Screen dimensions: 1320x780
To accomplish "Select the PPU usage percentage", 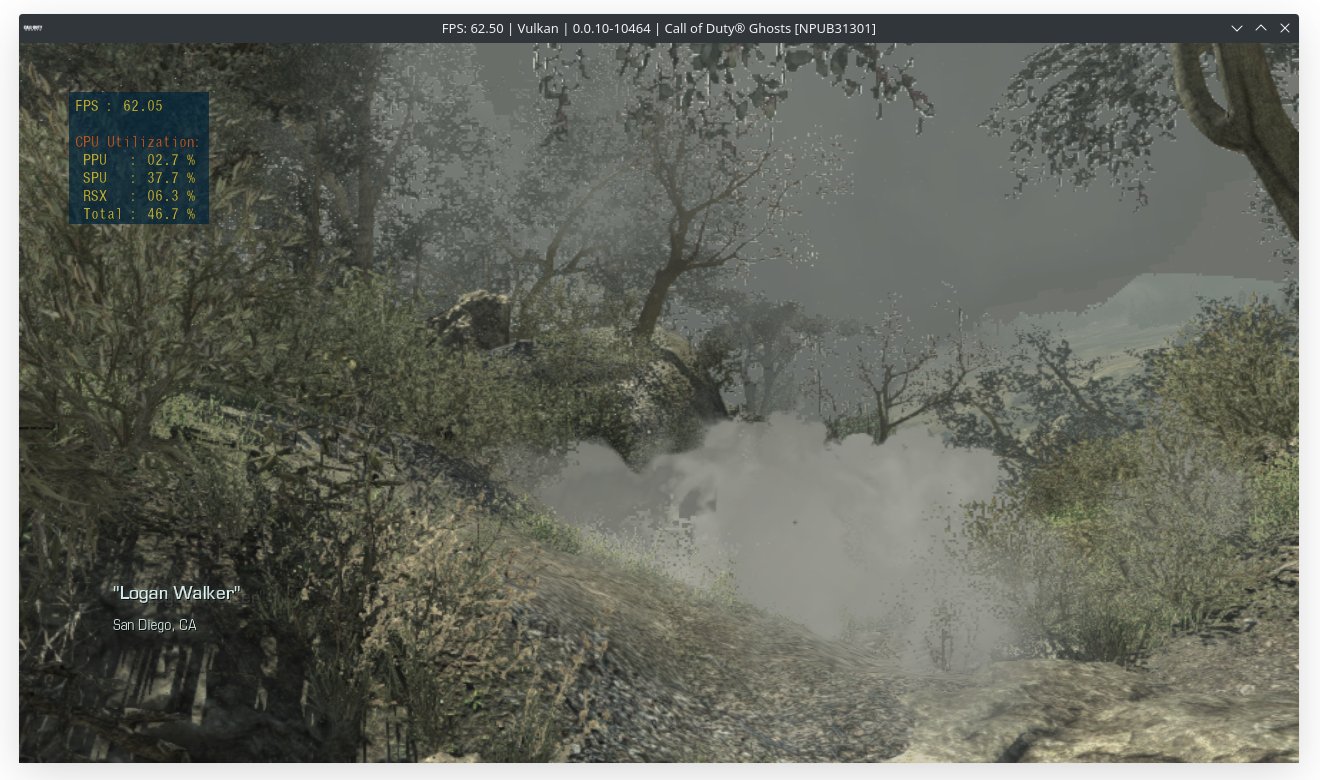I will coord(170,159).
